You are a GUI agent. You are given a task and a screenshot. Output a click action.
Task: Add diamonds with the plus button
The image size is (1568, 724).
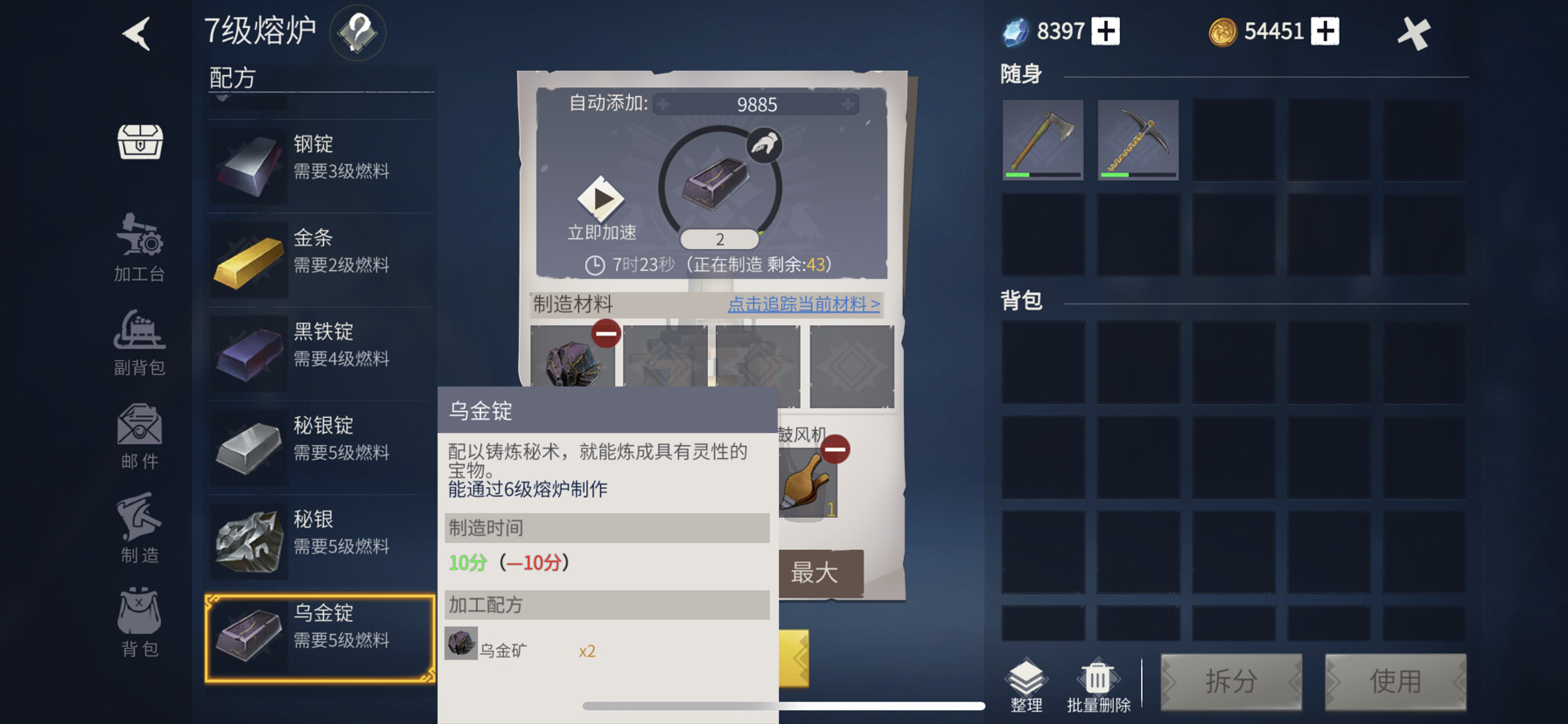(x=1106, y=31)
